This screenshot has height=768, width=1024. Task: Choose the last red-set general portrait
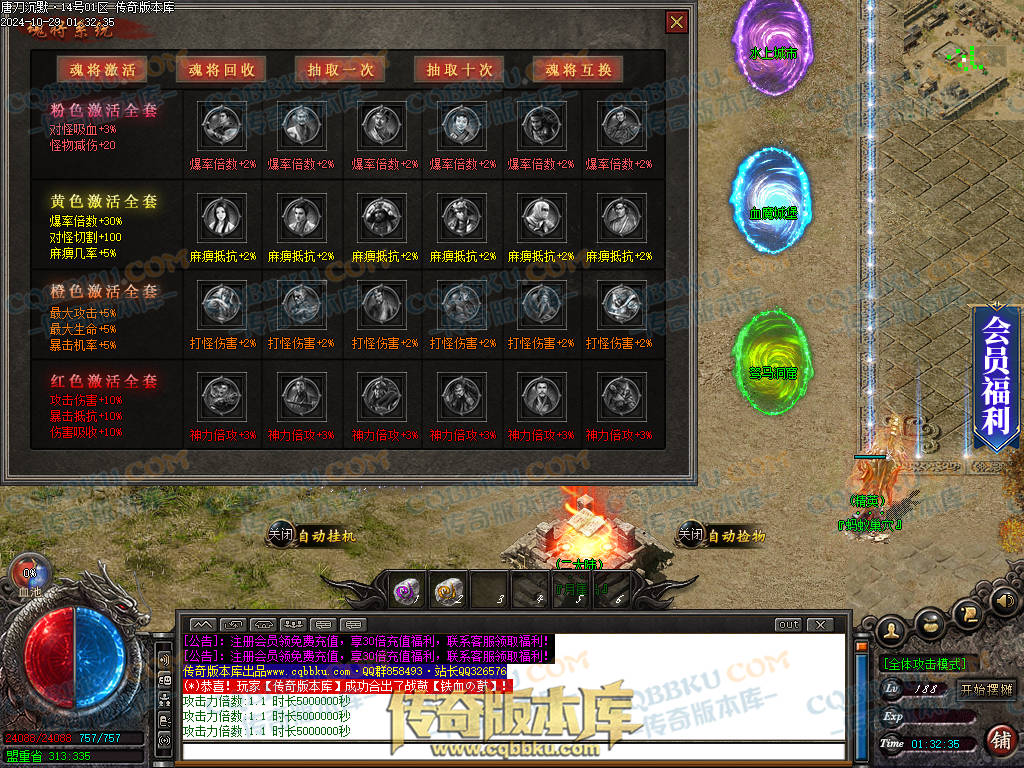(617, 395)
